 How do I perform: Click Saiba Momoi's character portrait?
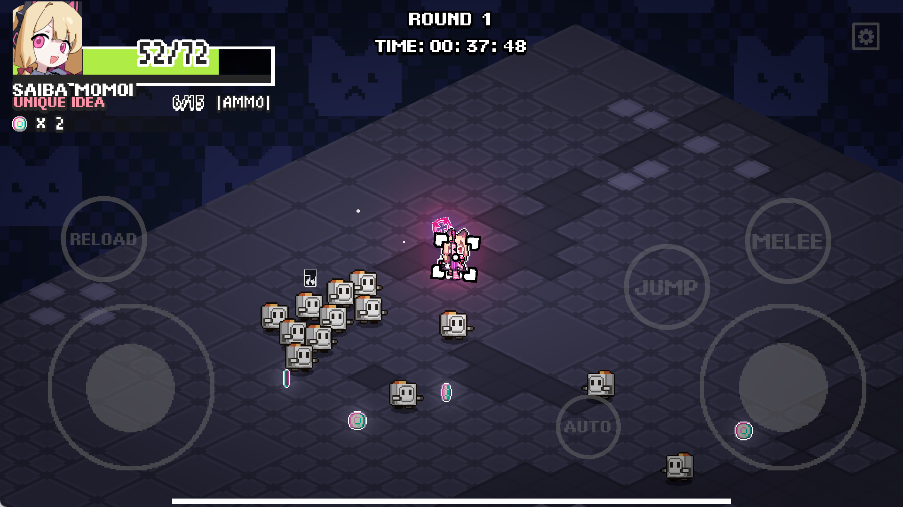45,40
